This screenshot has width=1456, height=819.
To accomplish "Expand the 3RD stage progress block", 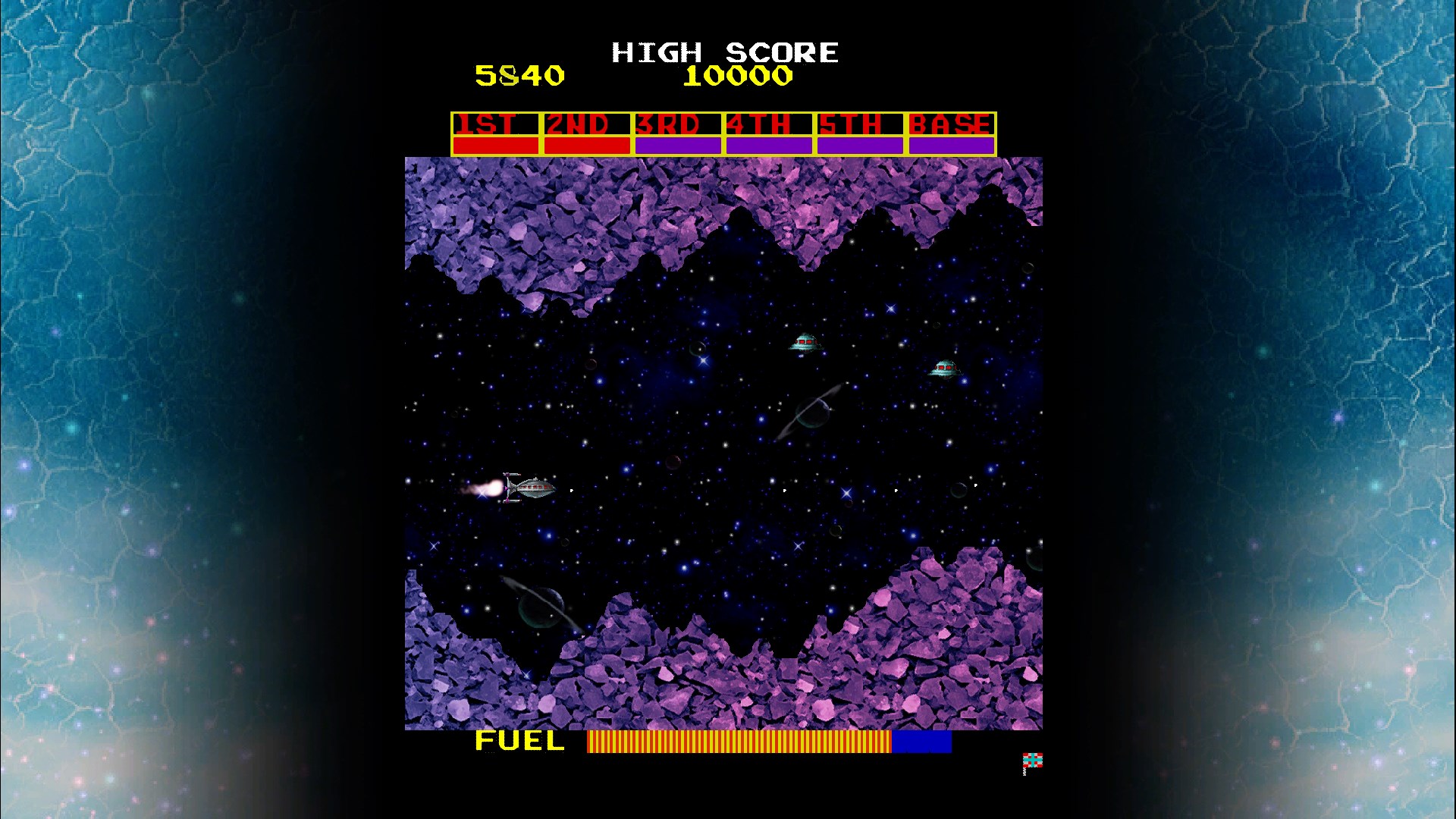I will coord(676,143).
